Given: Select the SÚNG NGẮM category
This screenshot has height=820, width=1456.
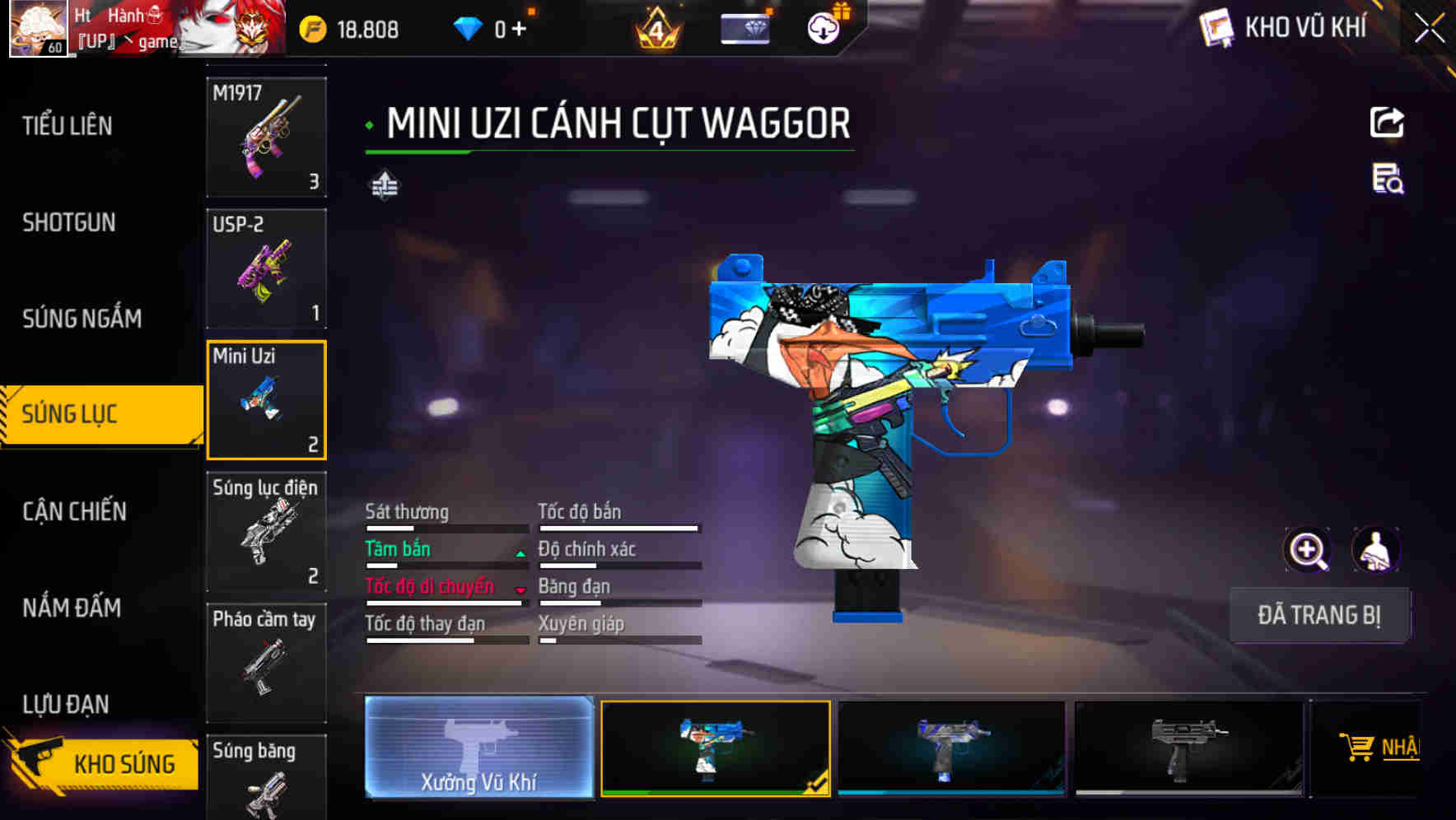Looking at the screenshot, I should click(82, 319).
